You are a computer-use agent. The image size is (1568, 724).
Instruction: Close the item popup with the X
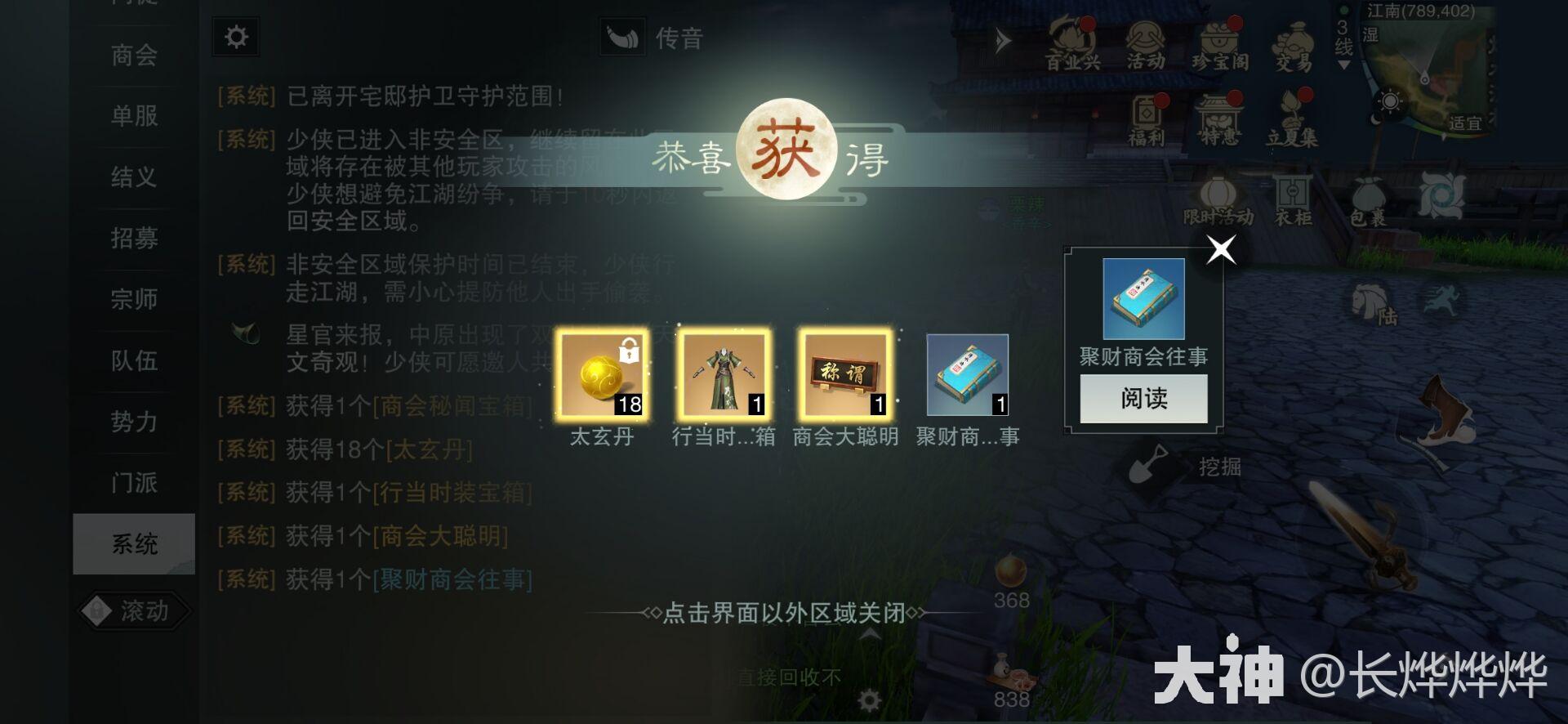pyautogui.click(x=1221, y=250)
